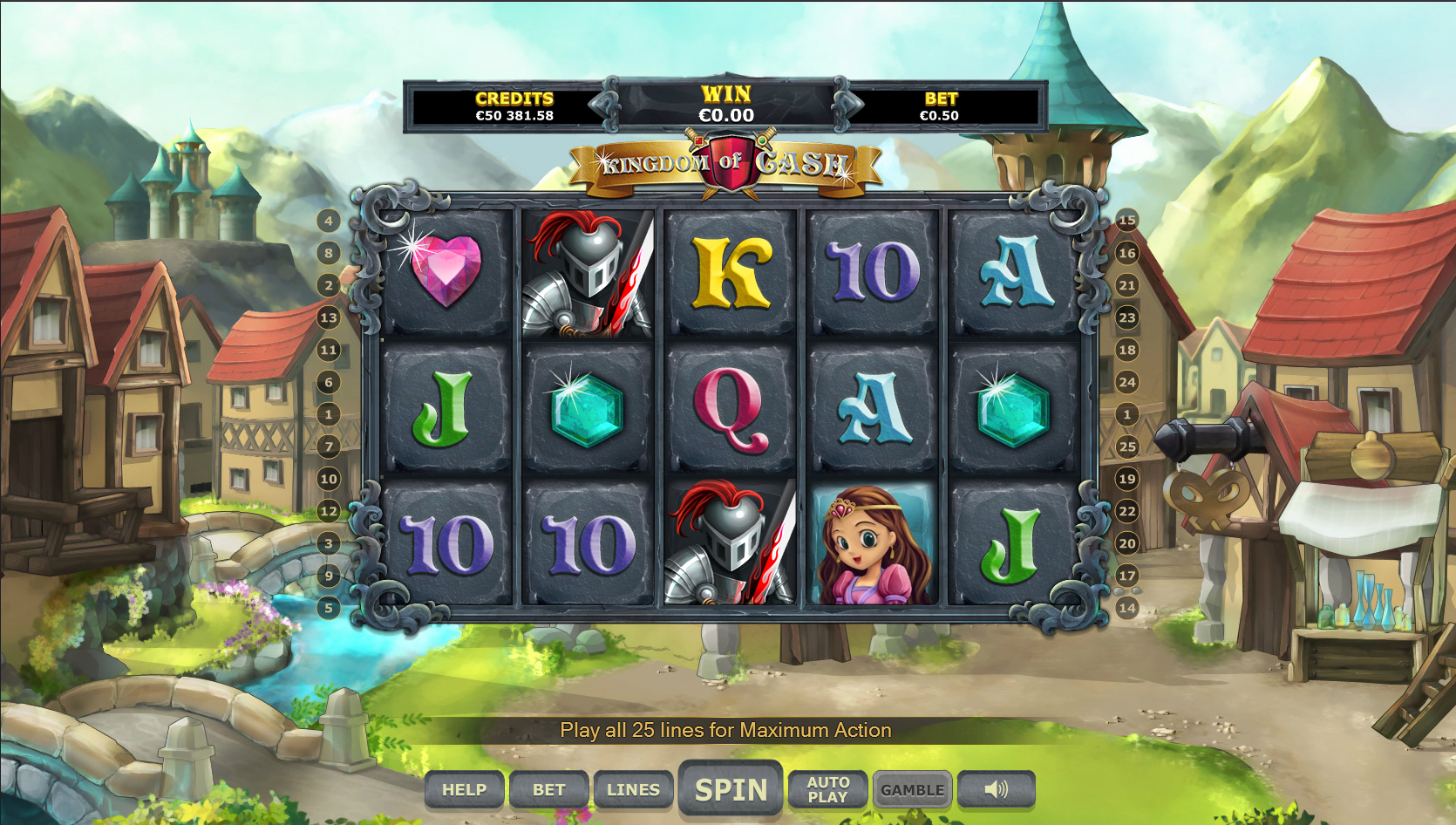Choose payline marker number 21
This screenshot has width=1456, height=825.
pos(1127,285)
